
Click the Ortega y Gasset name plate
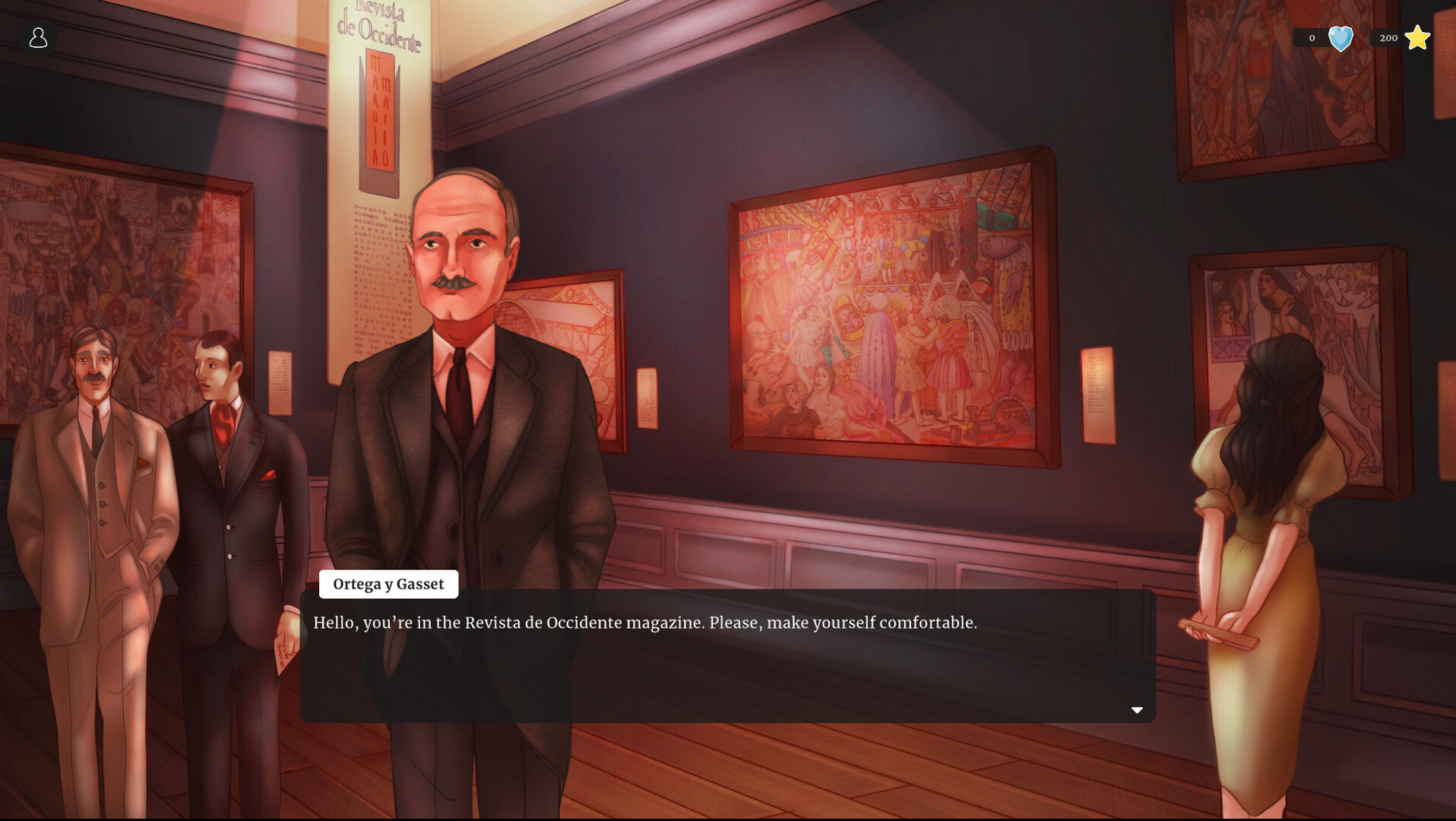[x=388, y=584]
